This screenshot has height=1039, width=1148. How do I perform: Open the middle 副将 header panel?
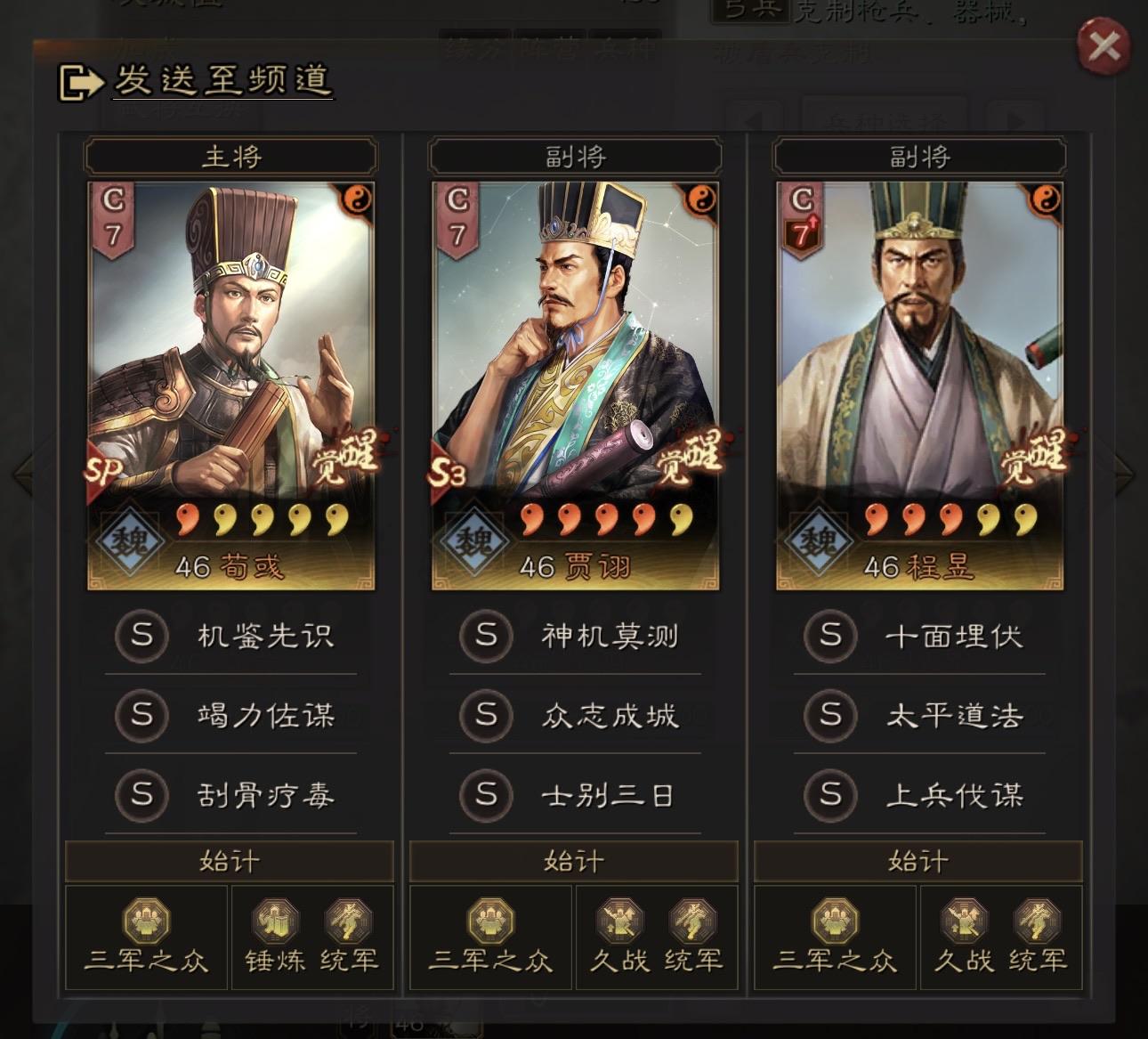(574, 156)
